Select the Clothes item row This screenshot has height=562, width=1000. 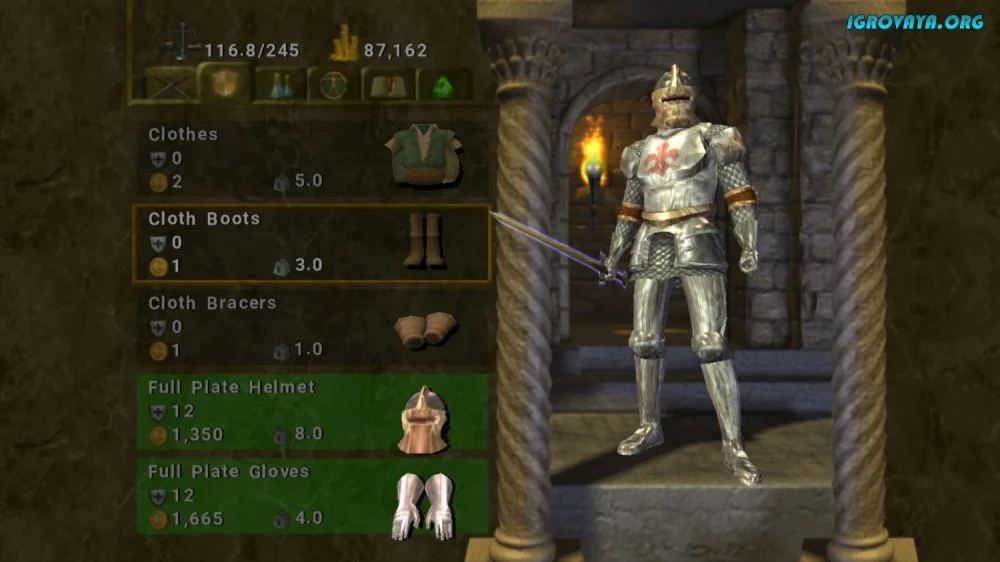pyautogui.click(x=312, y=158)
